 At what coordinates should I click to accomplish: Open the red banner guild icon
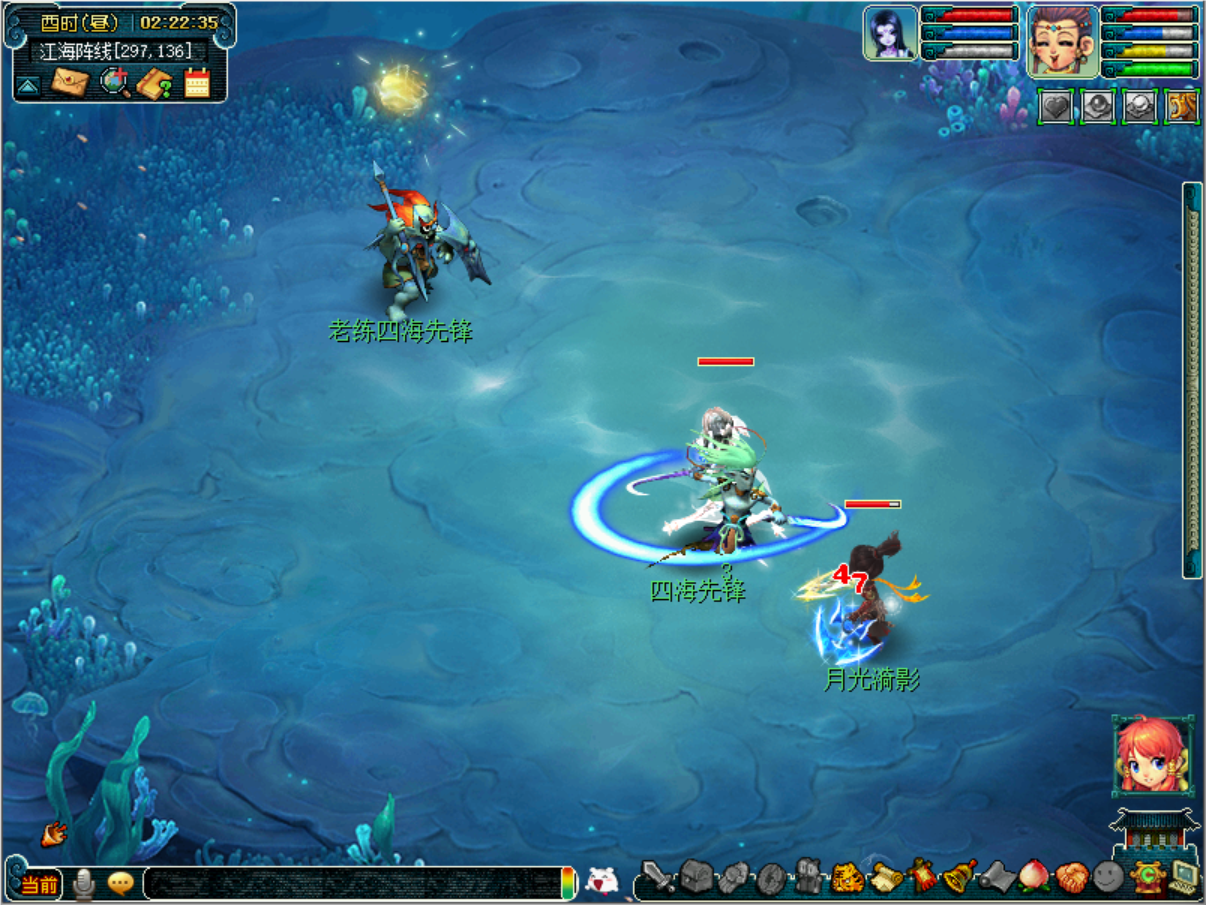pos(923,877)
